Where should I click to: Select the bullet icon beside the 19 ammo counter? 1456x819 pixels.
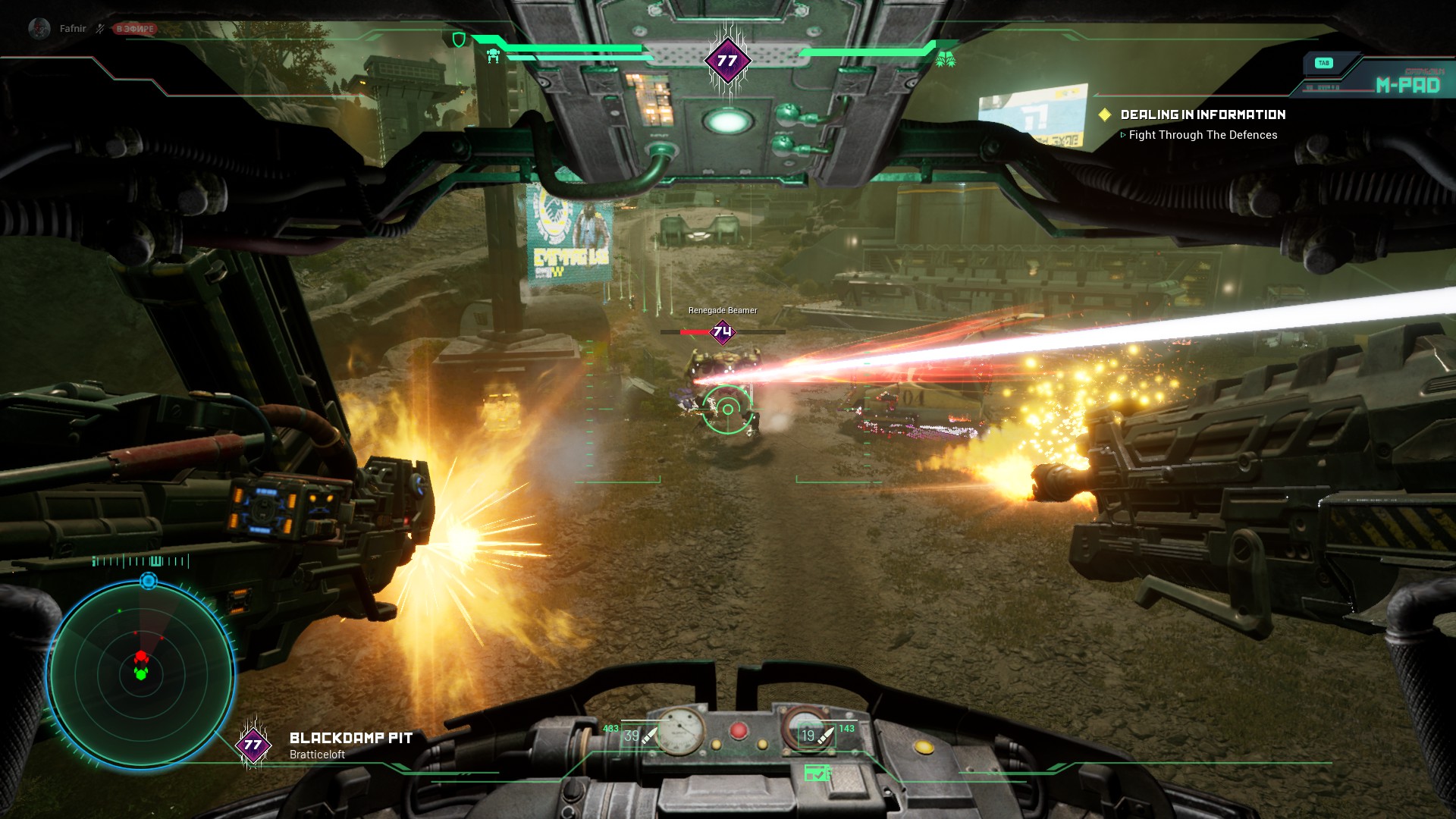point(827,734)
